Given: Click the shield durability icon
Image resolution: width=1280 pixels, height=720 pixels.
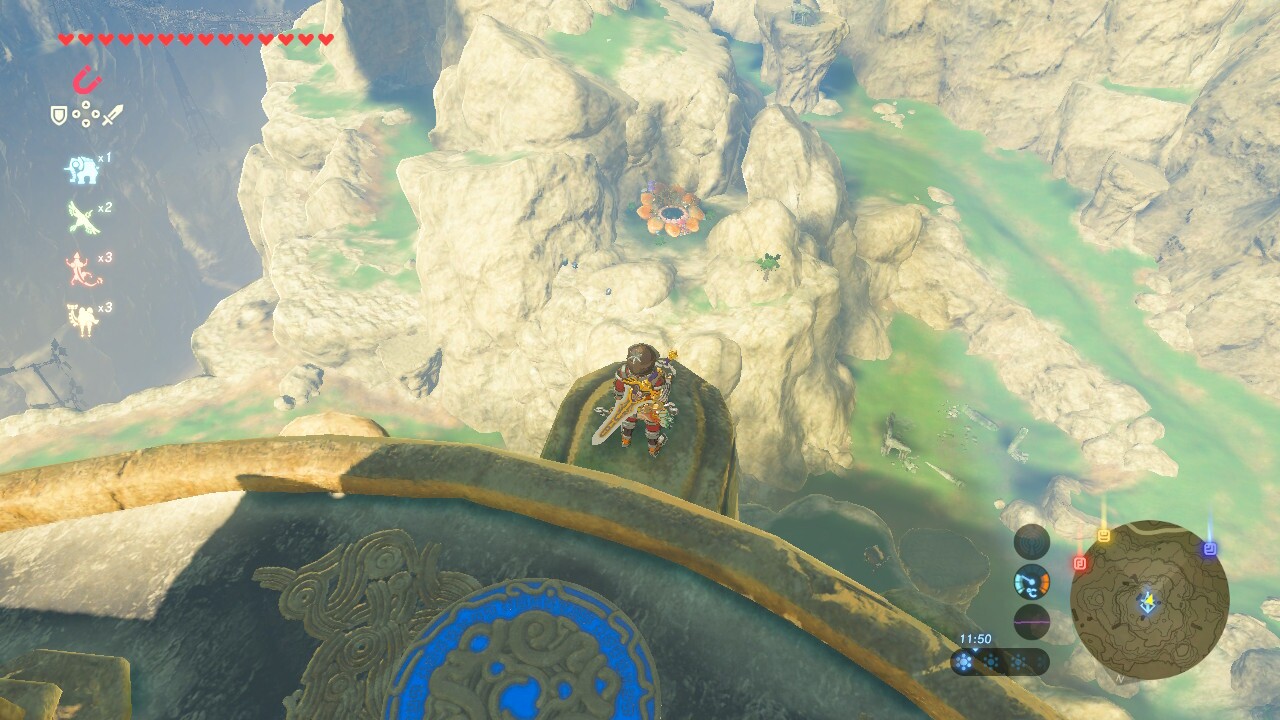Looking at the screenshot, I should (x=58, y=115).
